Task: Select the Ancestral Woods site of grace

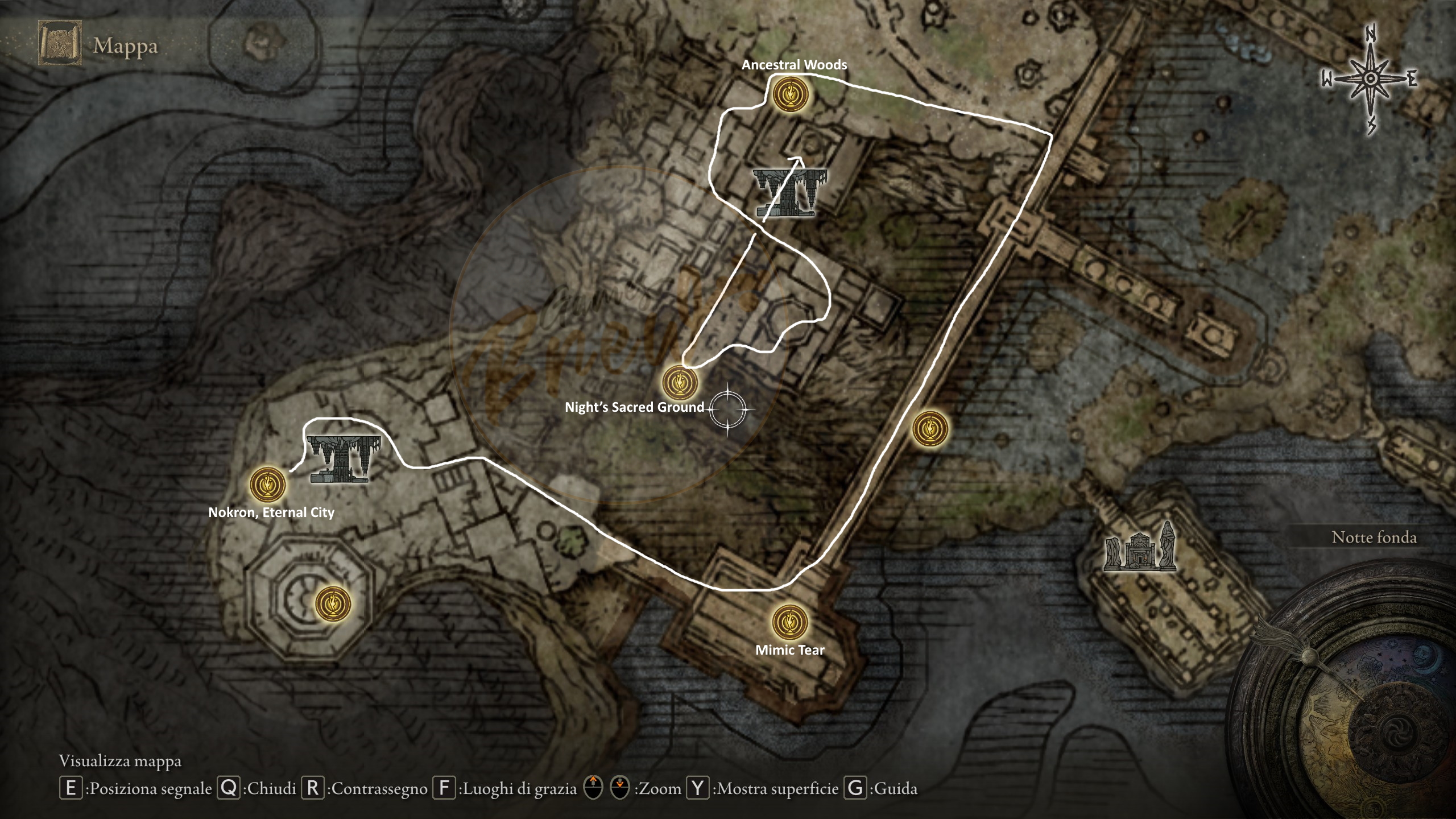Action: (x=791, y=94)
